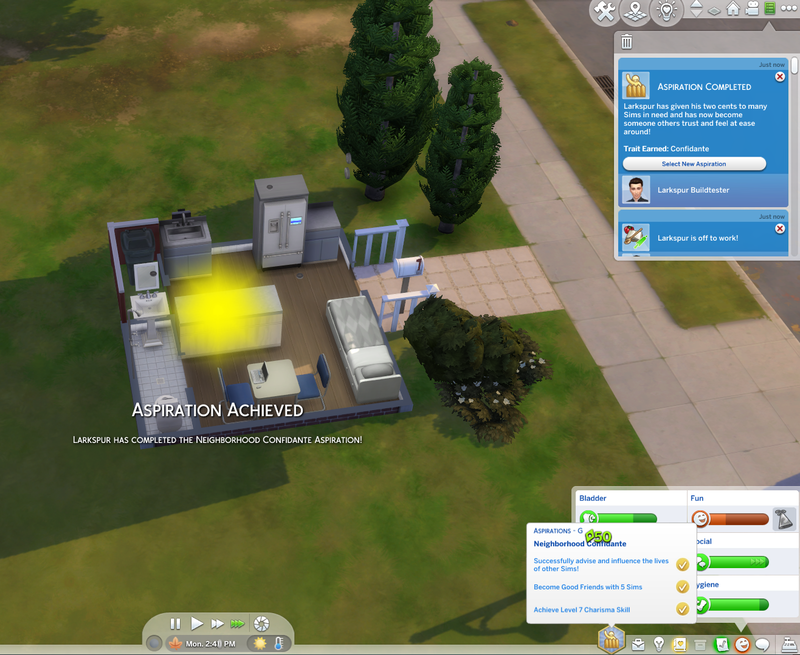
Task: Open Build Mode with hammer and wrench icon
Action: tap(603, 11)
